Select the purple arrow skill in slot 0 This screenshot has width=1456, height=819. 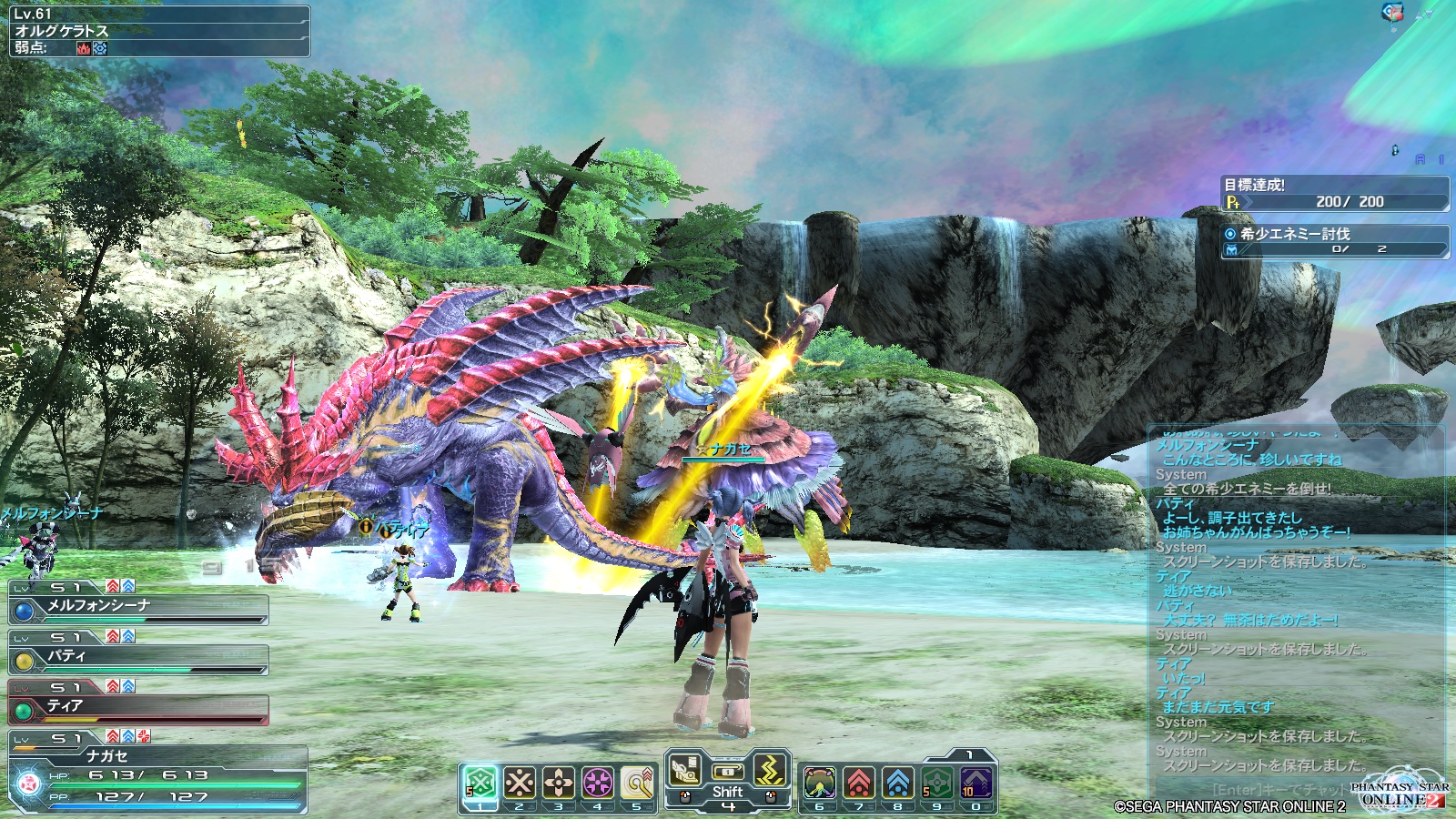click(x=976, y=783)
